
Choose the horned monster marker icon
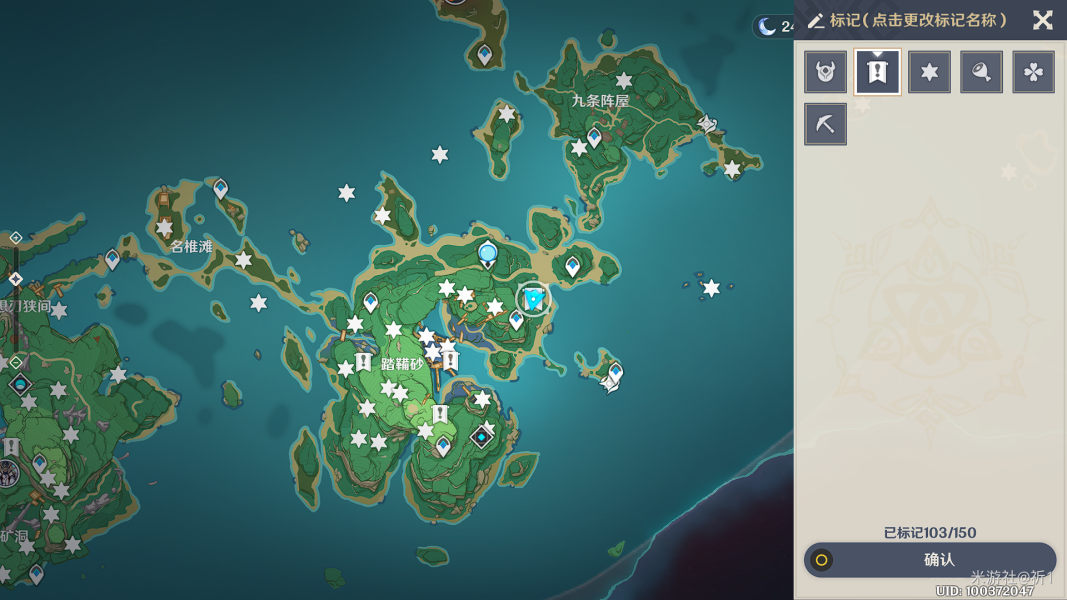coord(826,72)
